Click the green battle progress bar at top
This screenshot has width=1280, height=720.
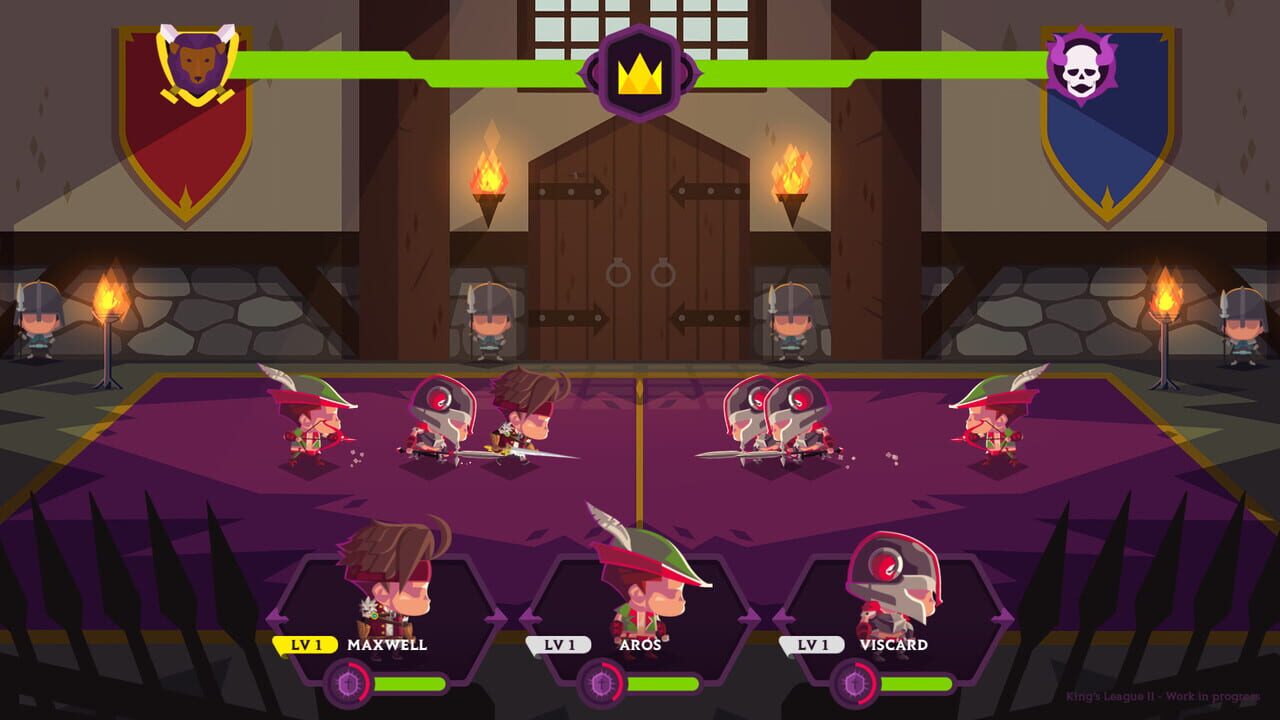pos(400,68)
